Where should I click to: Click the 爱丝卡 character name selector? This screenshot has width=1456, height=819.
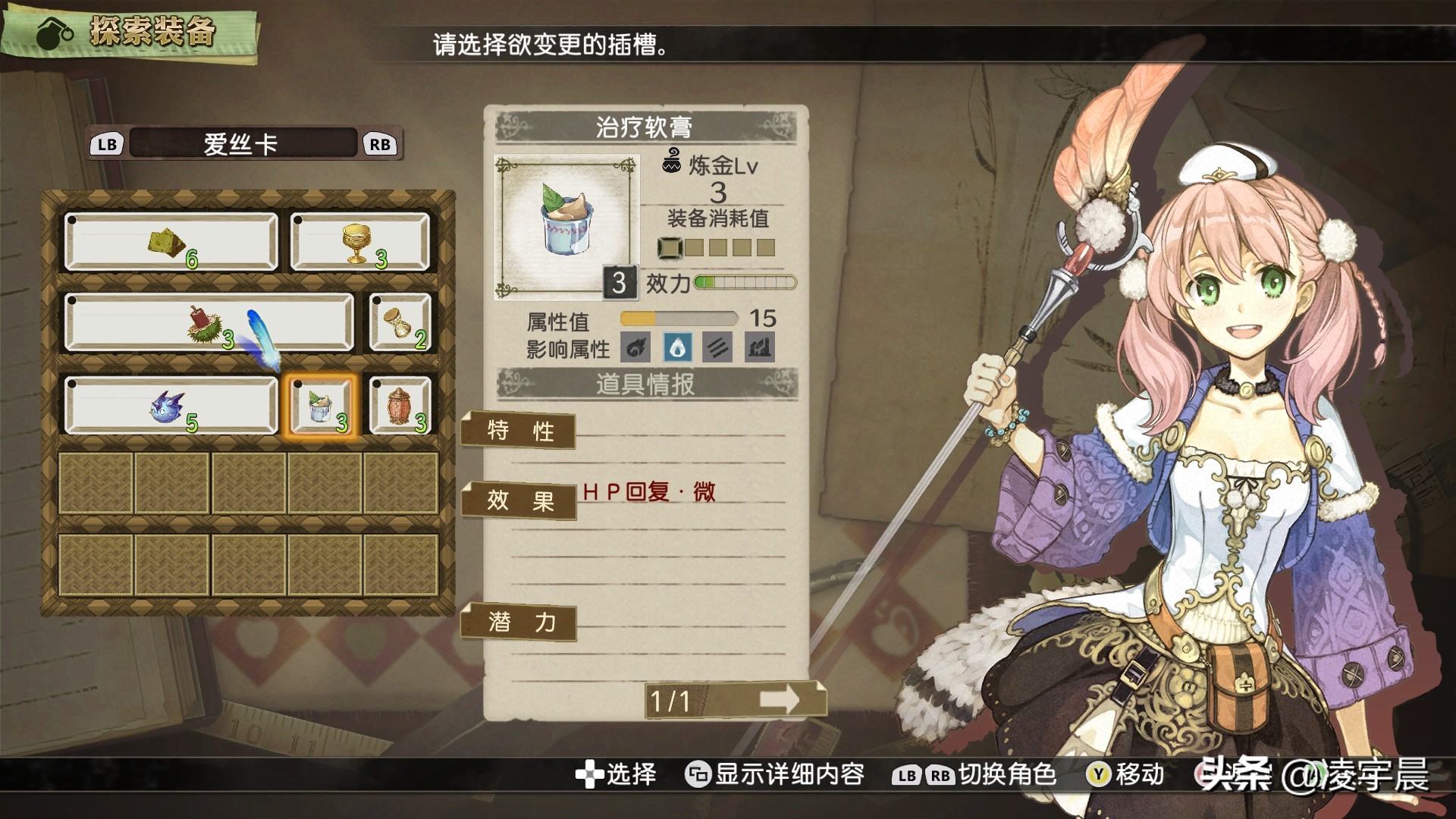(242, 144)
